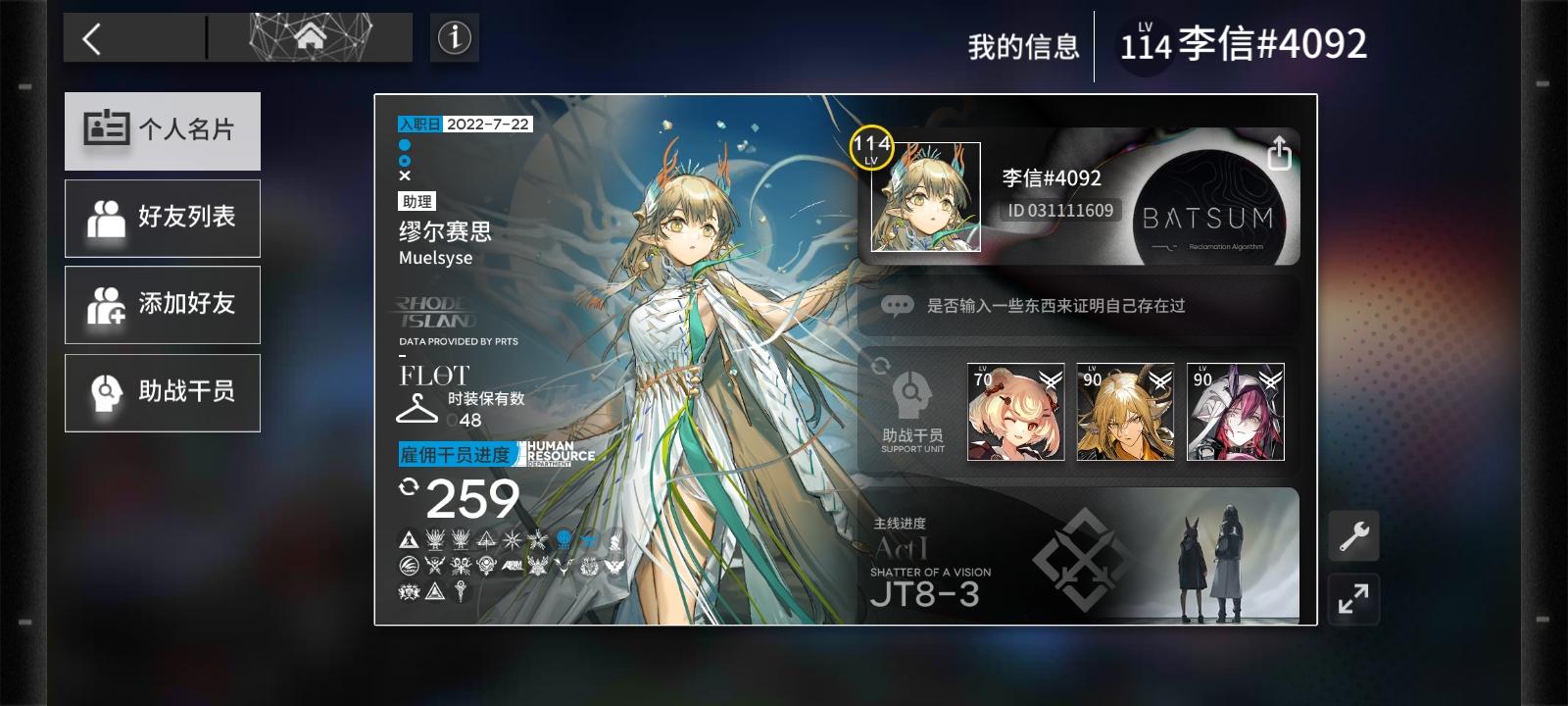Tap the fullscreen expand icon
The width and height of the screenshot is (1568, 706).
[1353, 599]
